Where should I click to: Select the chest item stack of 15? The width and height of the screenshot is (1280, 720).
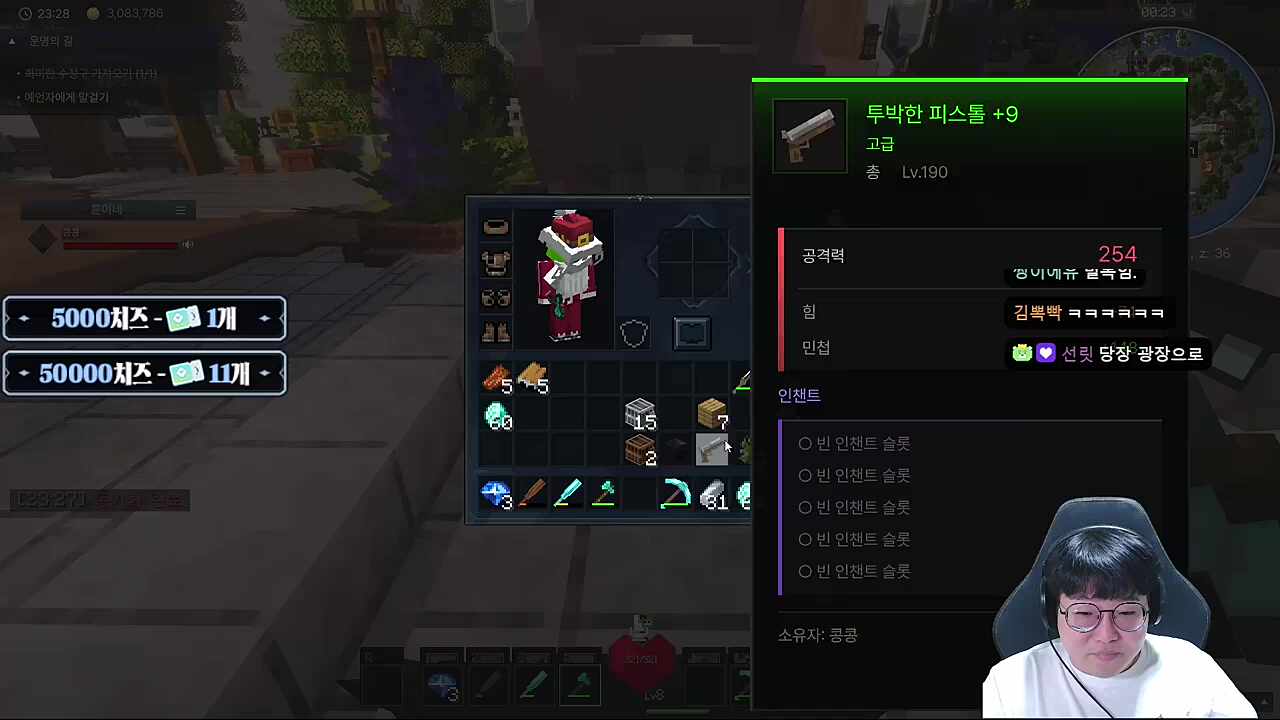tap(640, 414)
